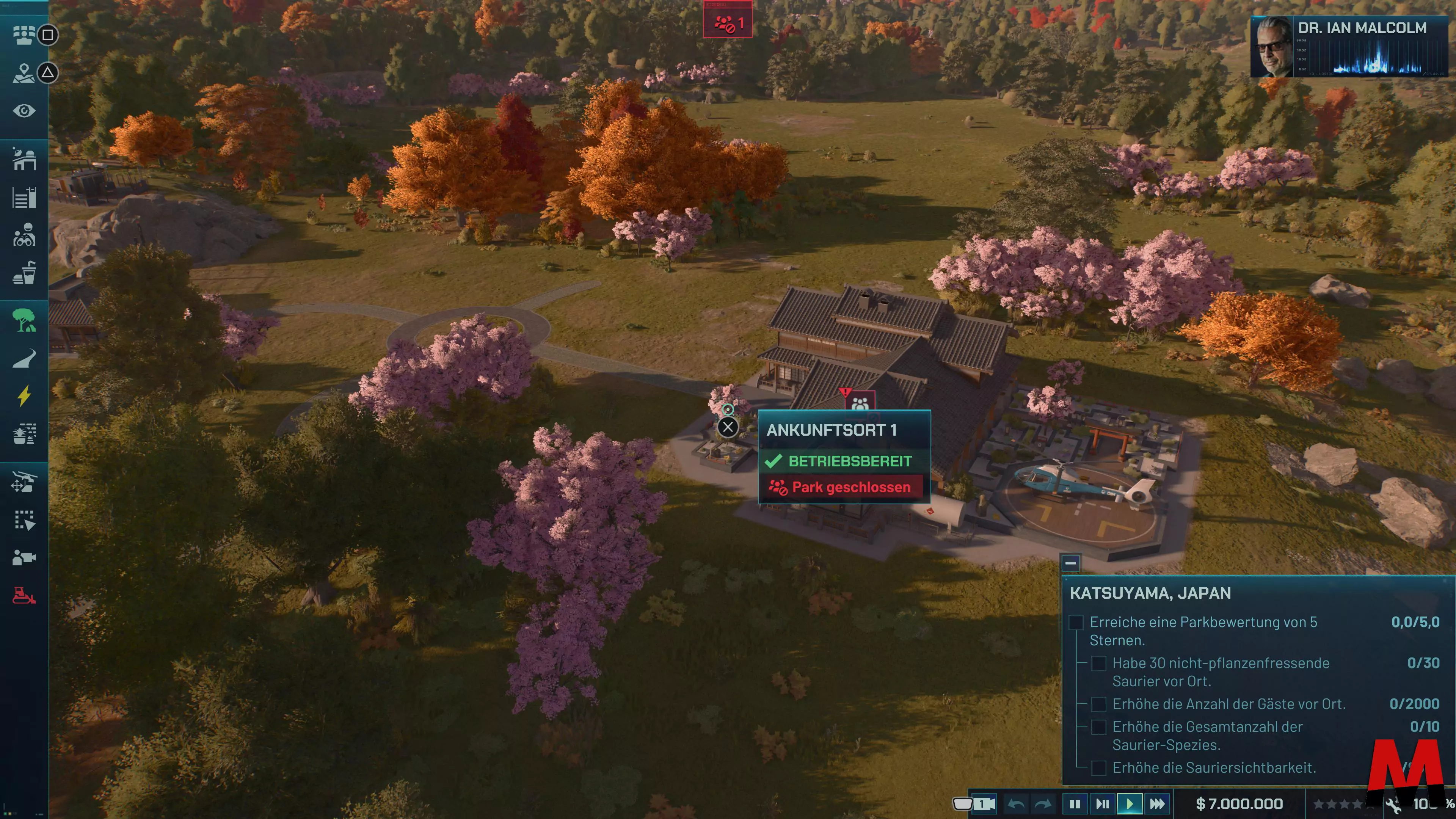
Task: Open the plant and wall decorations category
Action: point(24,434)
